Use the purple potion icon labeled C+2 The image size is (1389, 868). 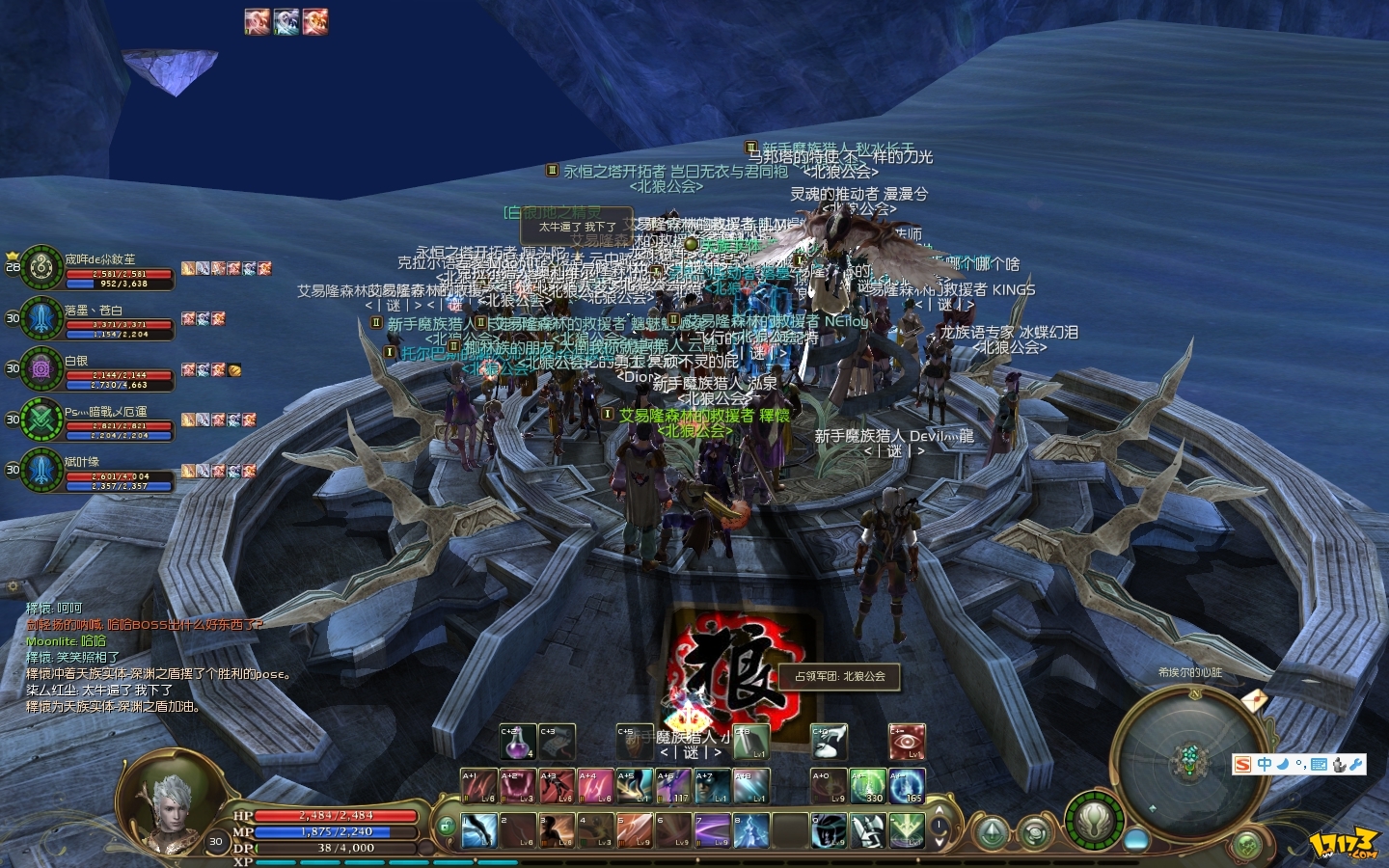[517, 742]
